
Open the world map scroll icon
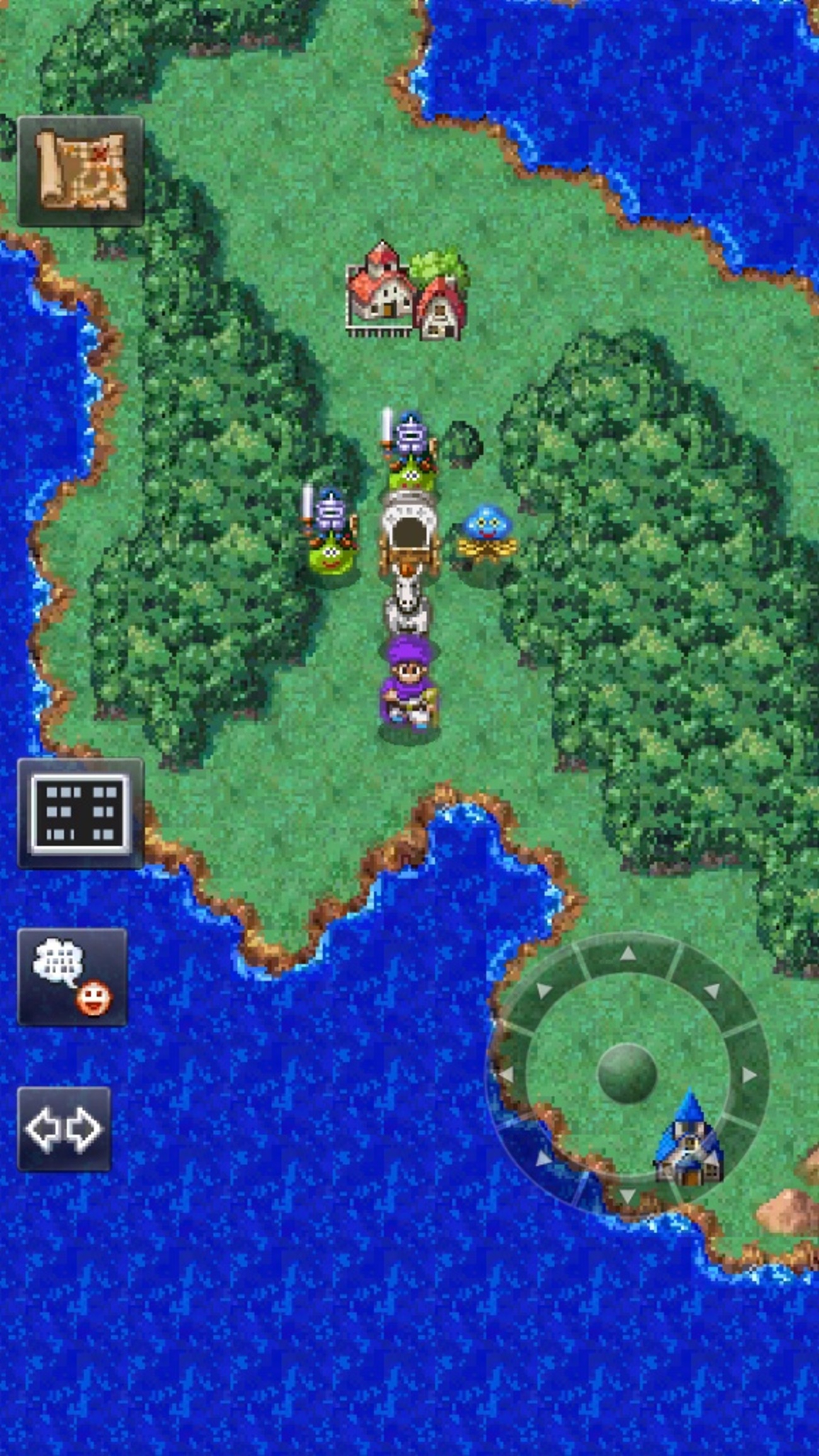(81, 171)
